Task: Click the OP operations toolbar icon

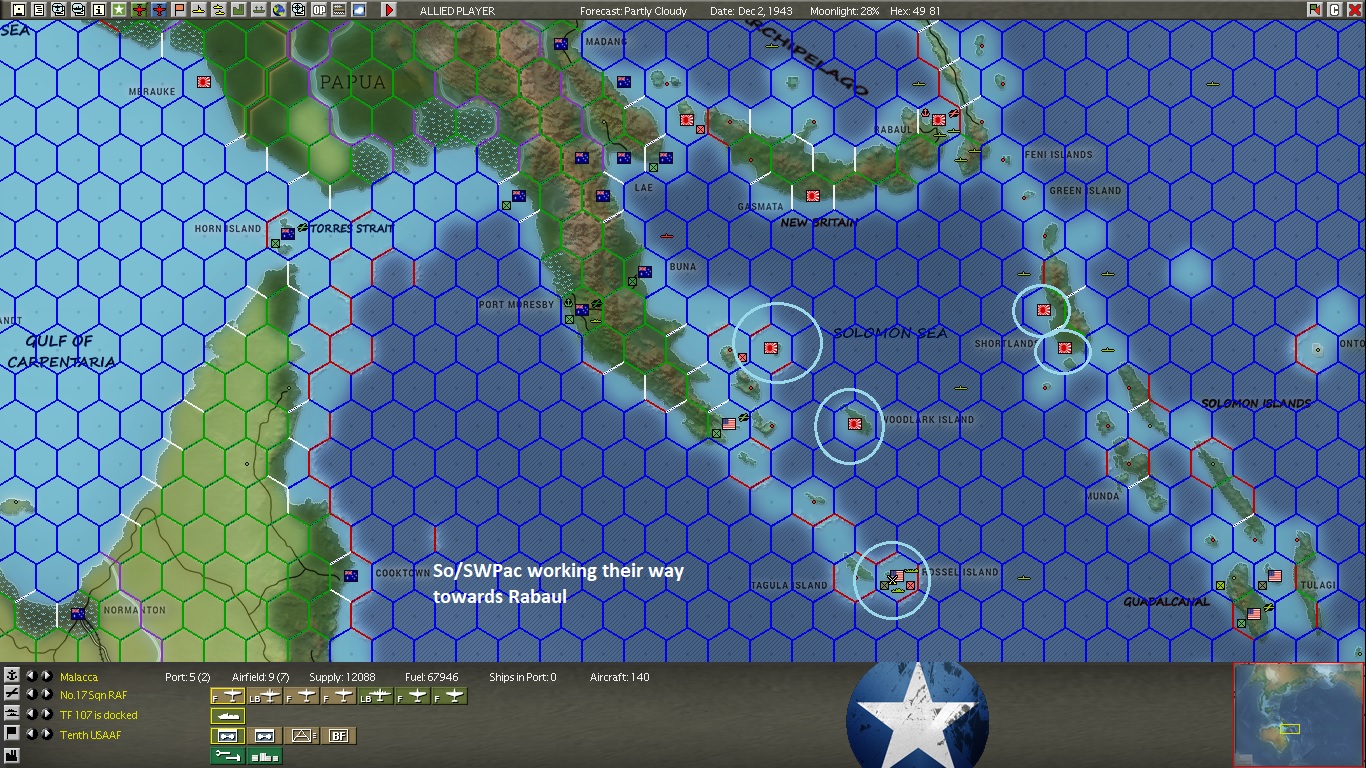Action: pos(318,11)
